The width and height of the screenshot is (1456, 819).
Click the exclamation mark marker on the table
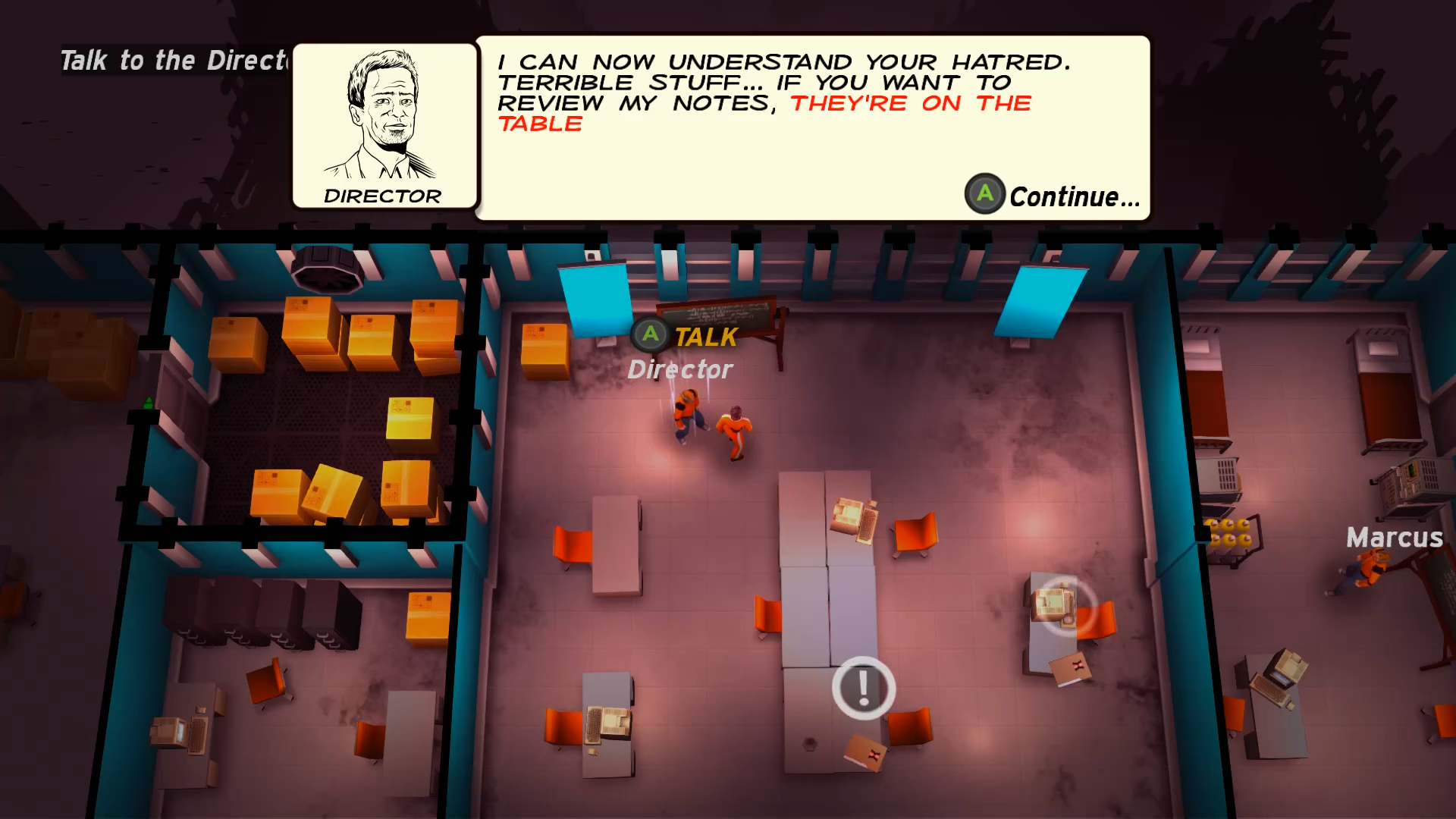[863, 688]
